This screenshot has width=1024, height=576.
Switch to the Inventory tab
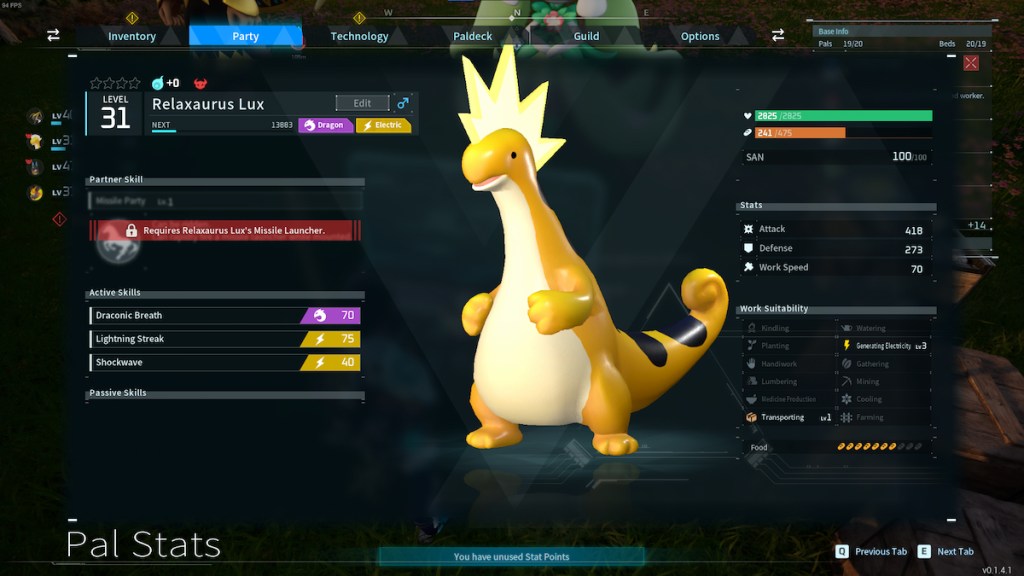(132, 36)
